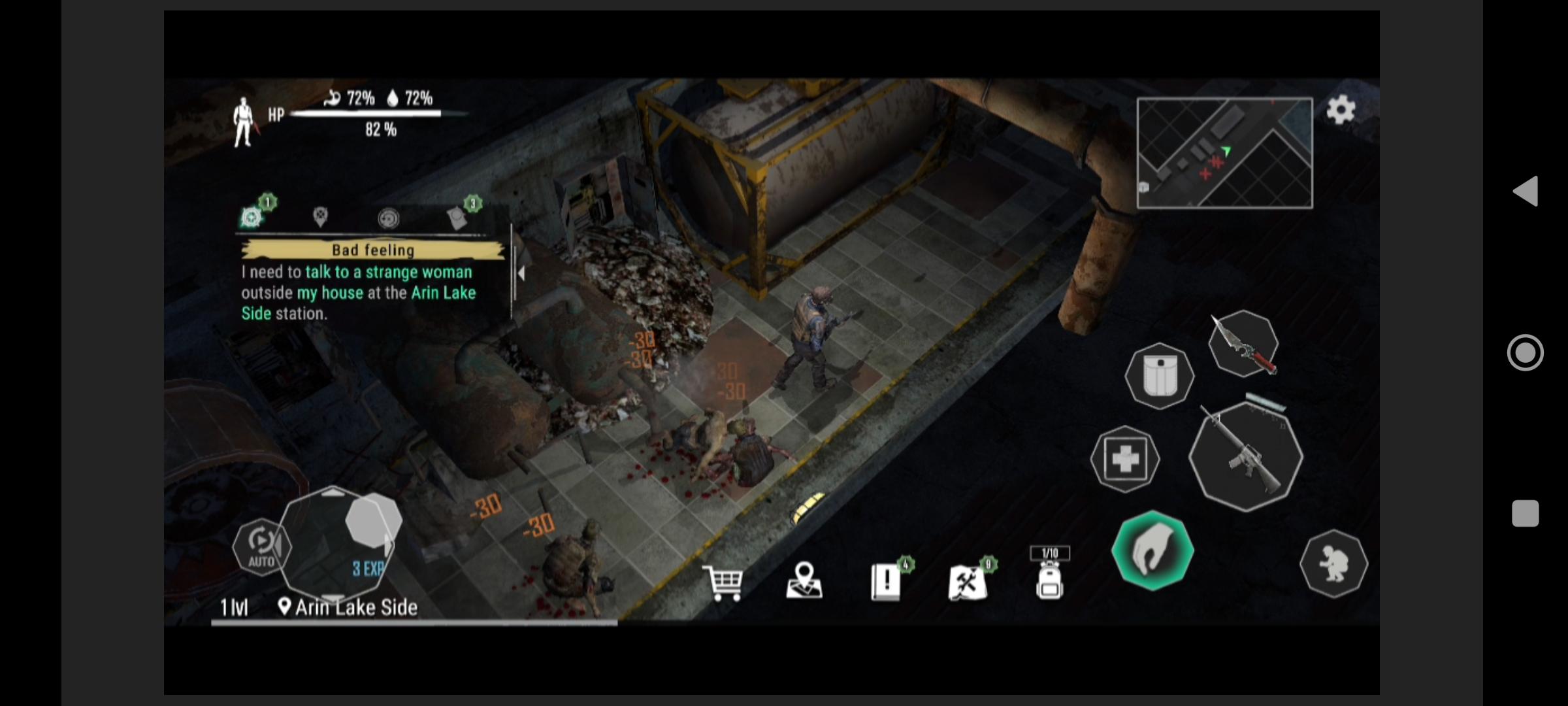Switch to the location pin quest tab
Image resolution: width=1568 pixels, height=706 pixels.
coord(319,217)
